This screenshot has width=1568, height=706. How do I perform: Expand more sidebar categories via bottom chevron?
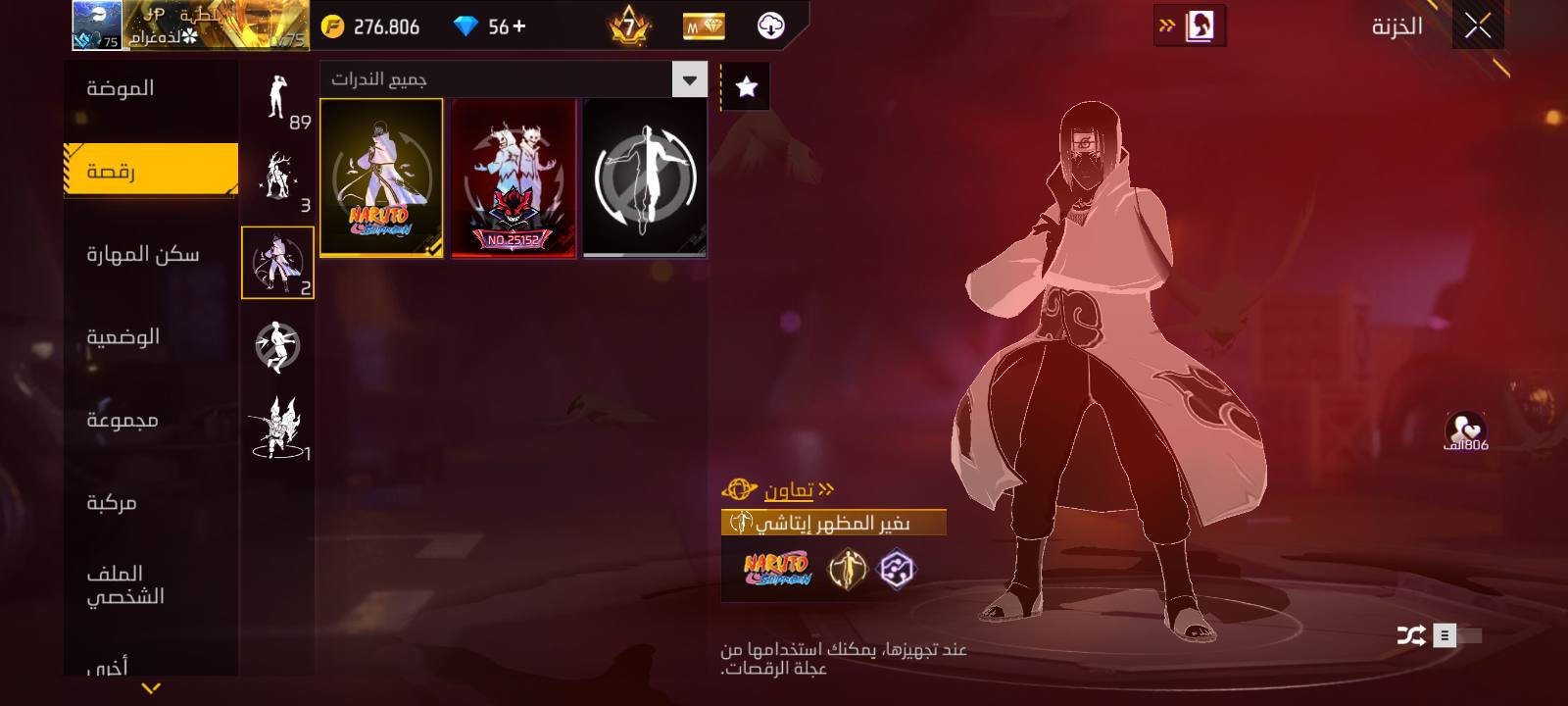(x=149, y=689)
